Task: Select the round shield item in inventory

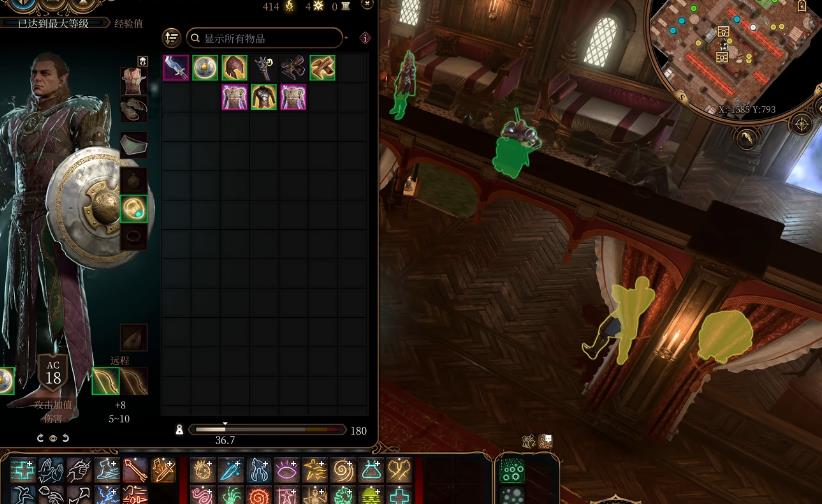Action: [205, 68]
